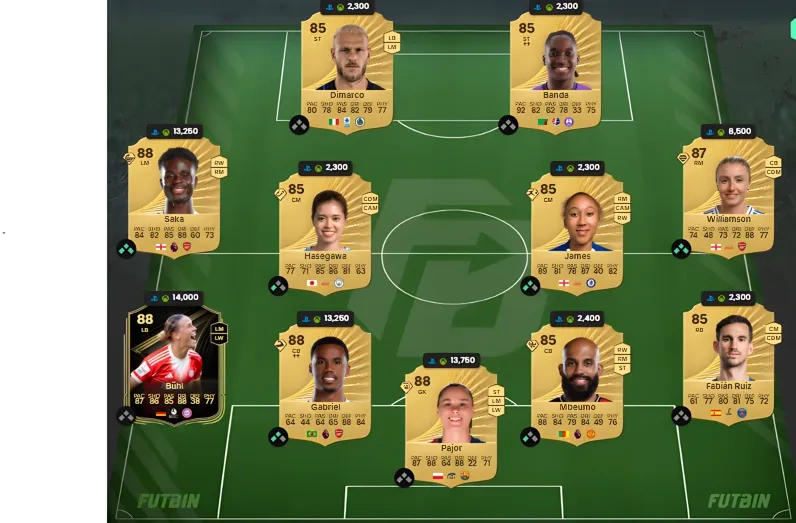Click the chemistry icon beside Bühl's card
Screen dimensions: 796x523
coord(126,416)
